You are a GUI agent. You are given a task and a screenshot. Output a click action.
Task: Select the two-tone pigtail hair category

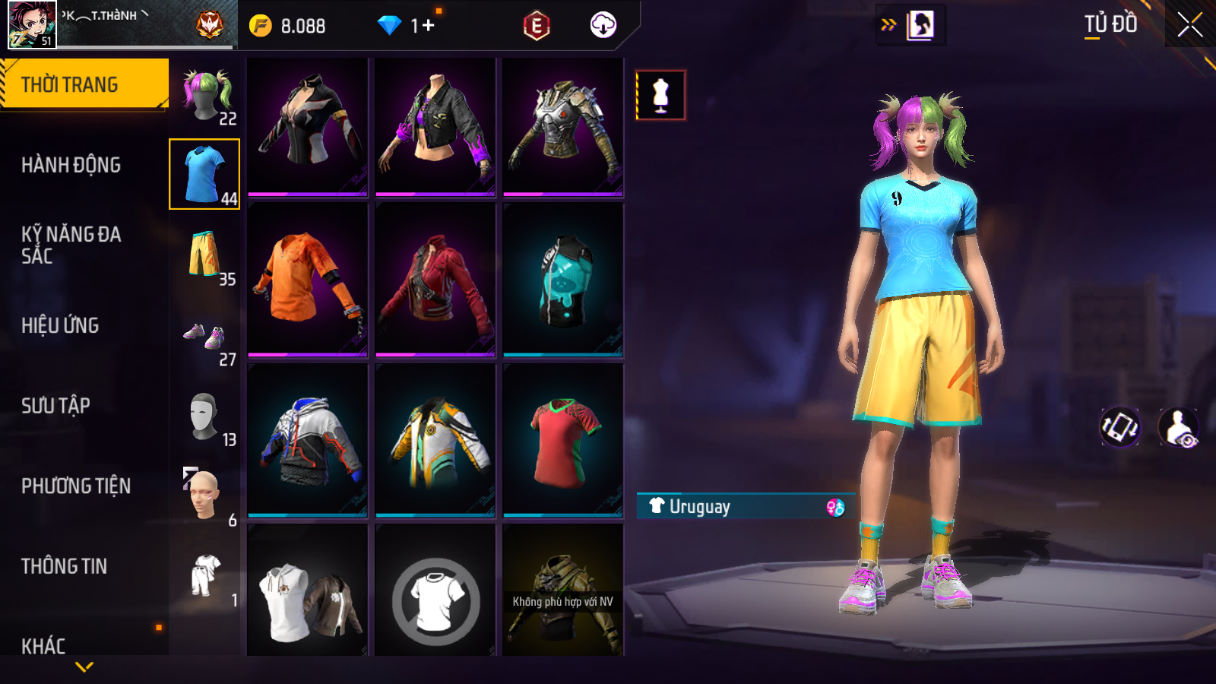[206, 93]
